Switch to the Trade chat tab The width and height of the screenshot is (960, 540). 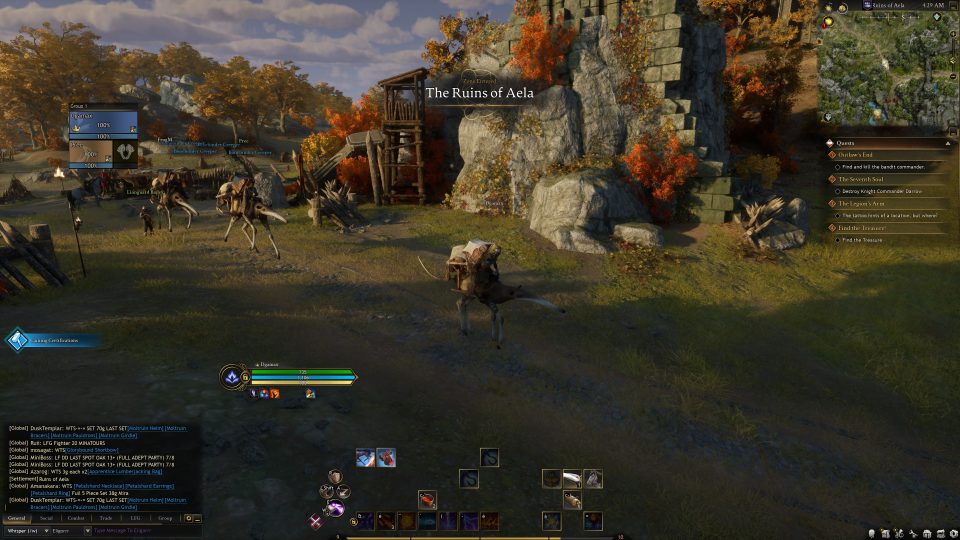106,518
